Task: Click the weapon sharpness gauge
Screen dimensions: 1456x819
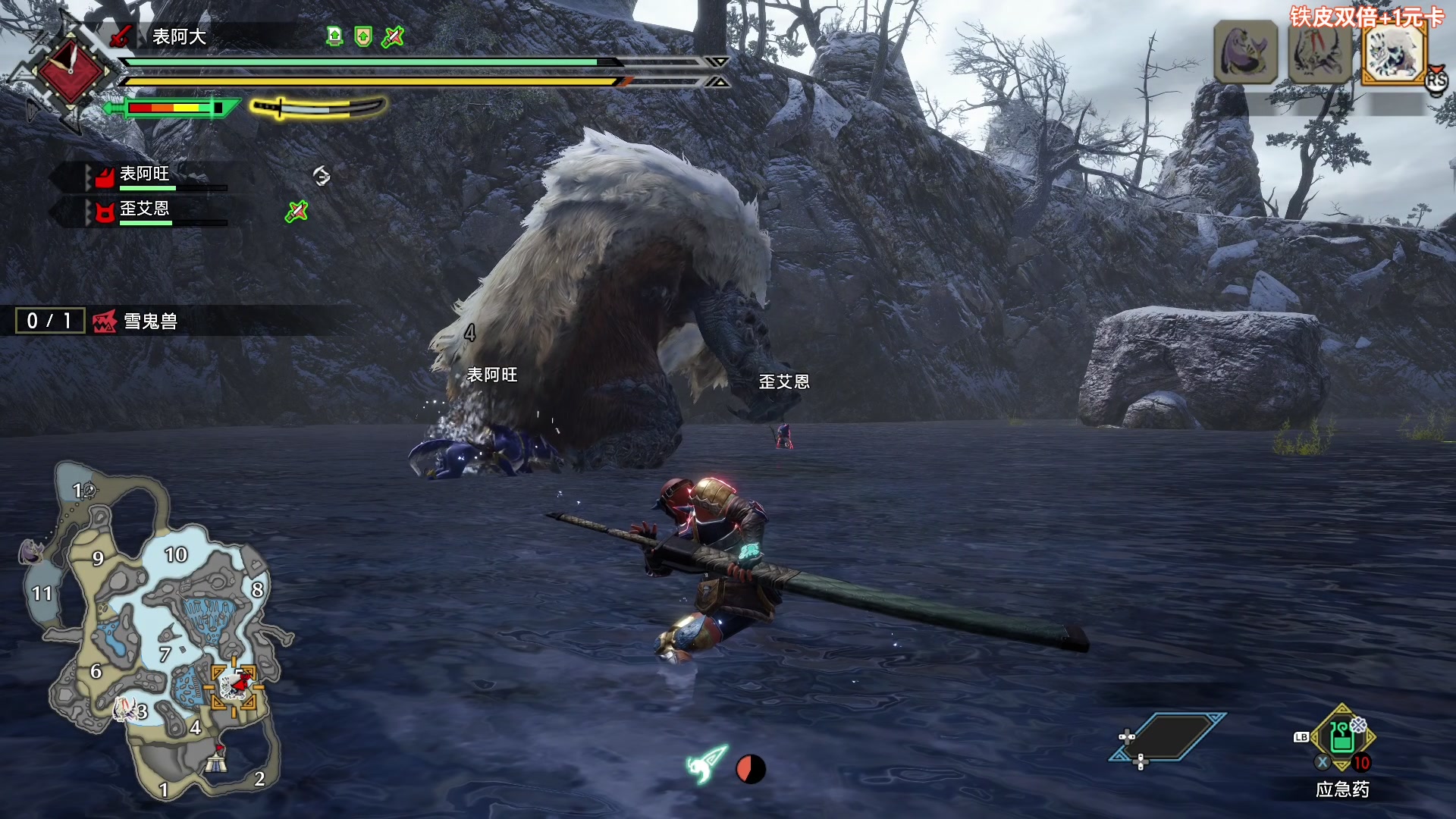Action: pyautogui.click(x=173, y=108)
